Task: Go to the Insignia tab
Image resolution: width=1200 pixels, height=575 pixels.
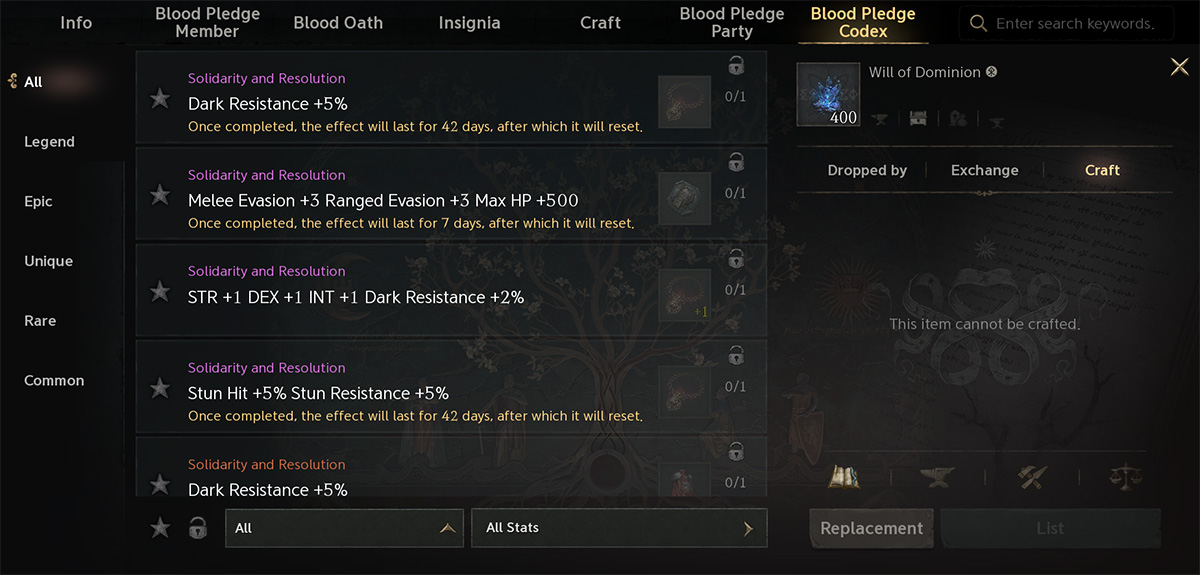Action: 469,22
